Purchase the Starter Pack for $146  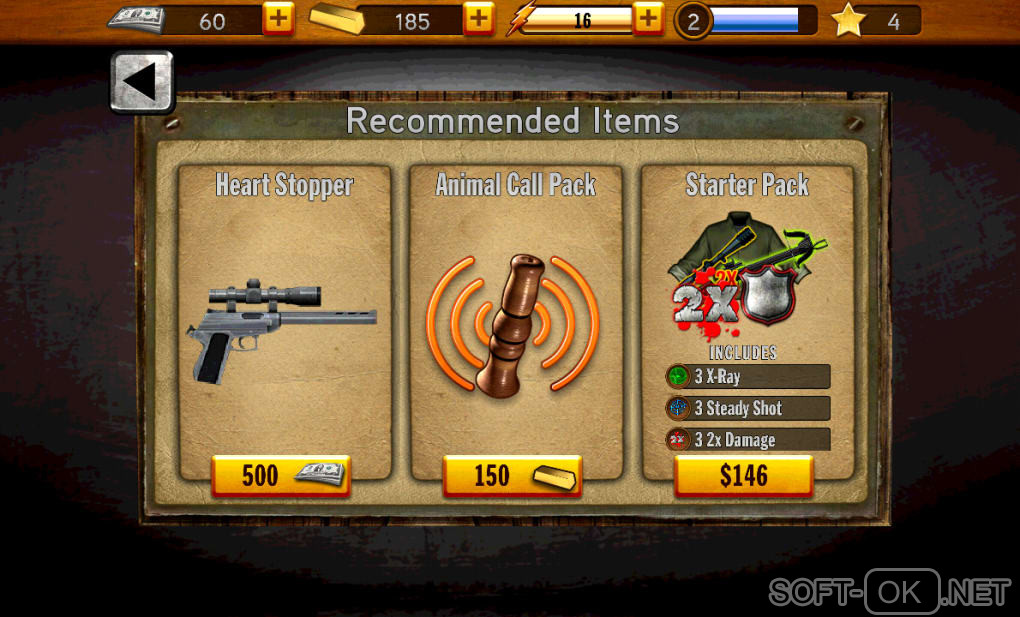(x=744, y=476)
